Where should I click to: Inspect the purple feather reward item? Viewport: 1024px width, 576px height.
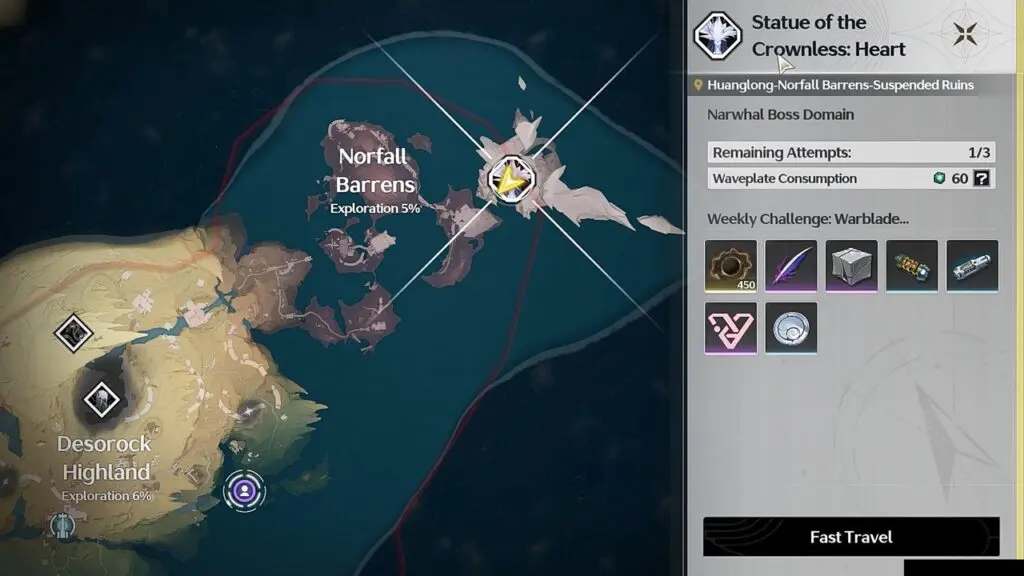click(791, 266)
